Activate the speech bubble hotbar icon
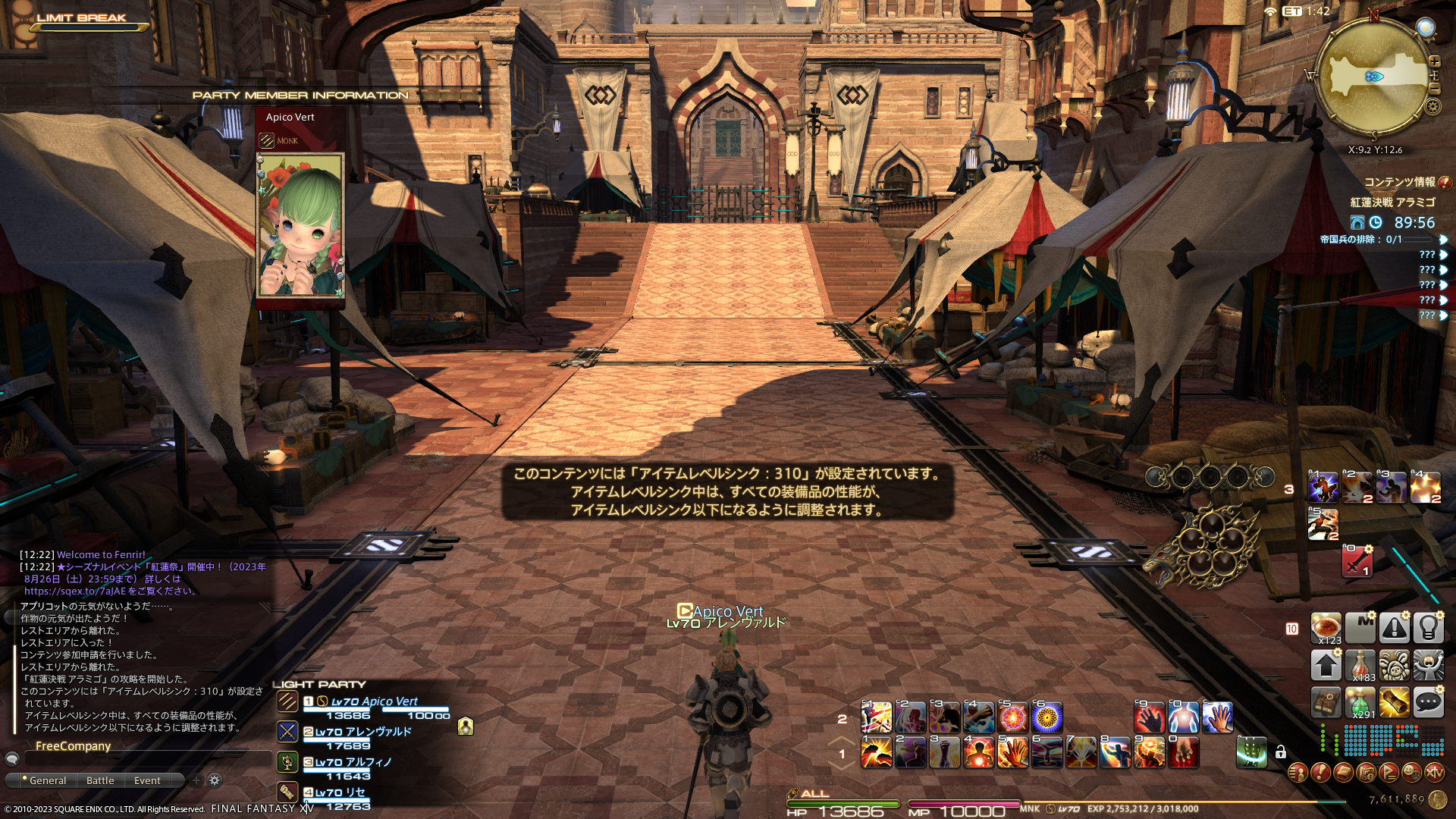The width and height of the screenshot is (1456, 819). coord(1428,703)
